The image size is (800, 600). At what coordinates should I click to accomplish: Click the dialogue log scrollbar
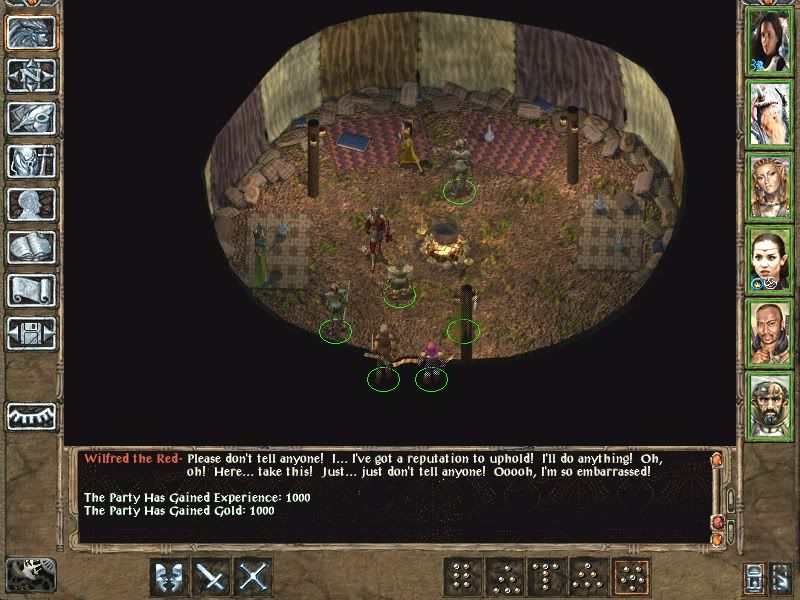point(717,495)
